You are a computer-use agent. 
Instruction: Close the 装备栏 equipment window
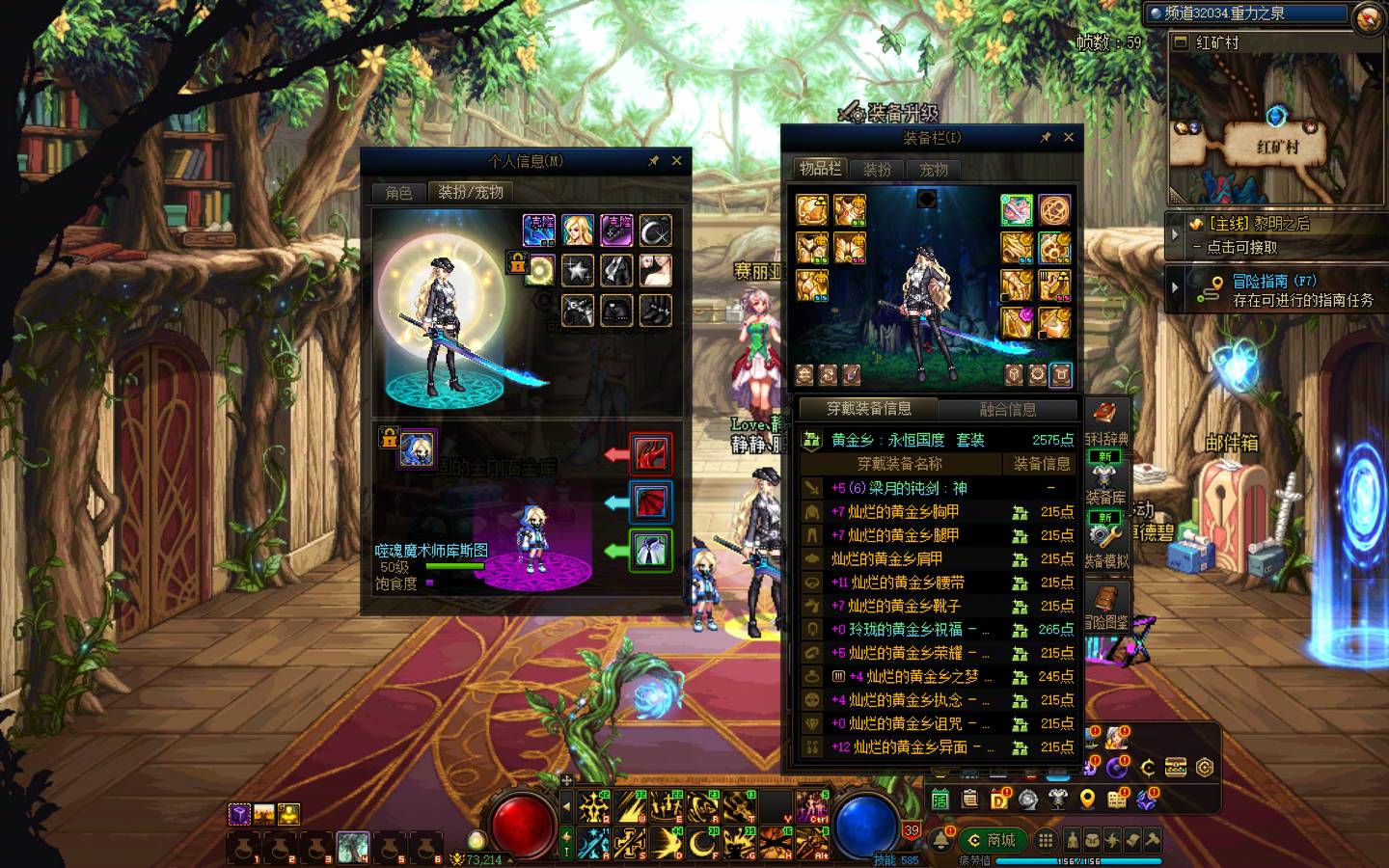1068,138
